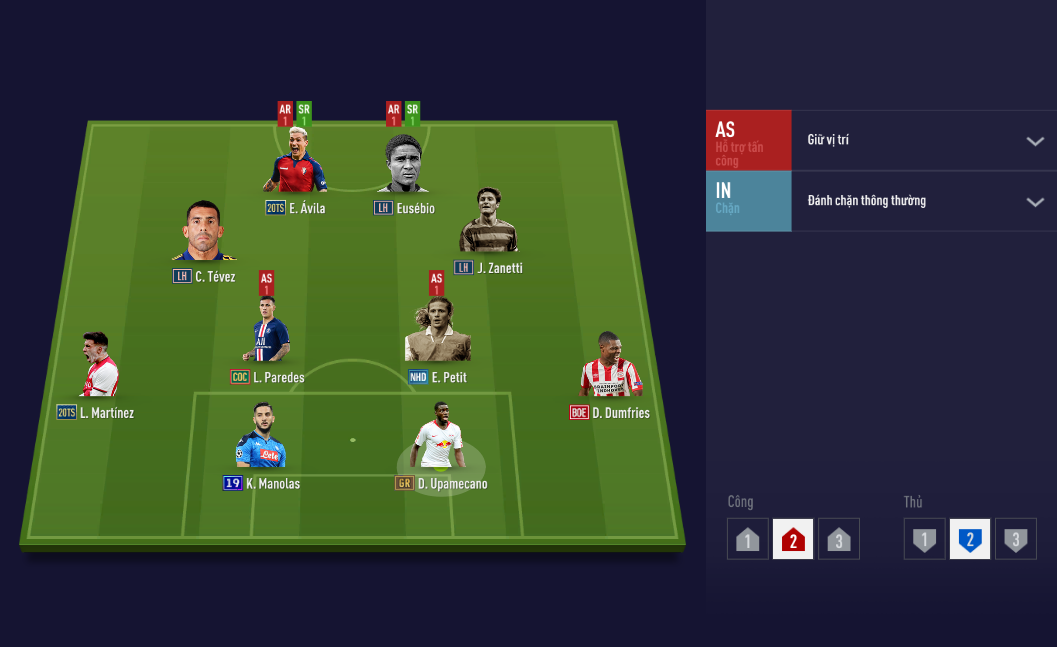Select defense level 3
Viewport: 1057px width, 647px height.
click(x=1015, y=539)
